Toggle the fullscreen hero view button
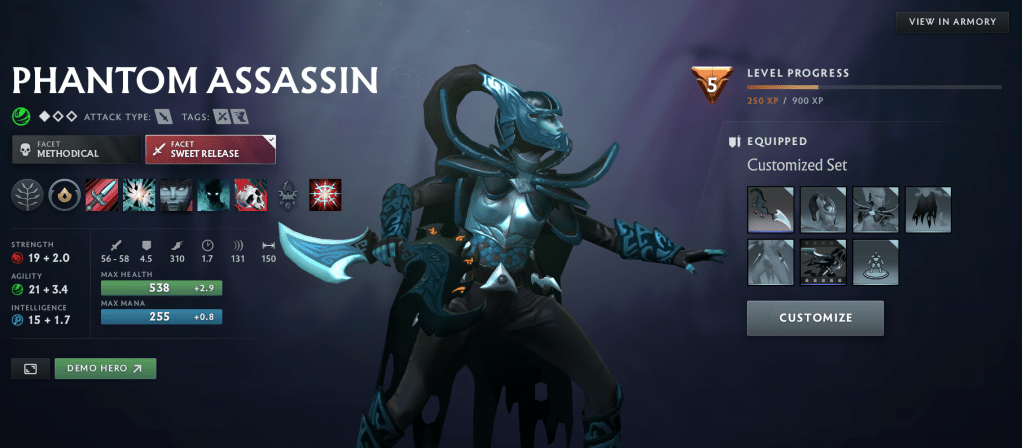Viewport: 1022px width, 448px height. coord(30,368)
